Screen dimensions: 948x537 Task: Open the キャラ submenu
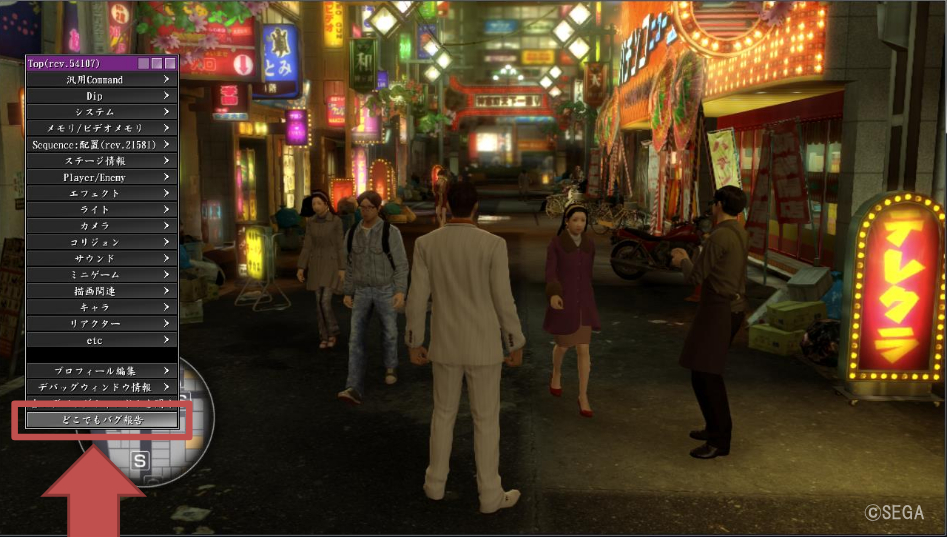[x=101, y=307]
